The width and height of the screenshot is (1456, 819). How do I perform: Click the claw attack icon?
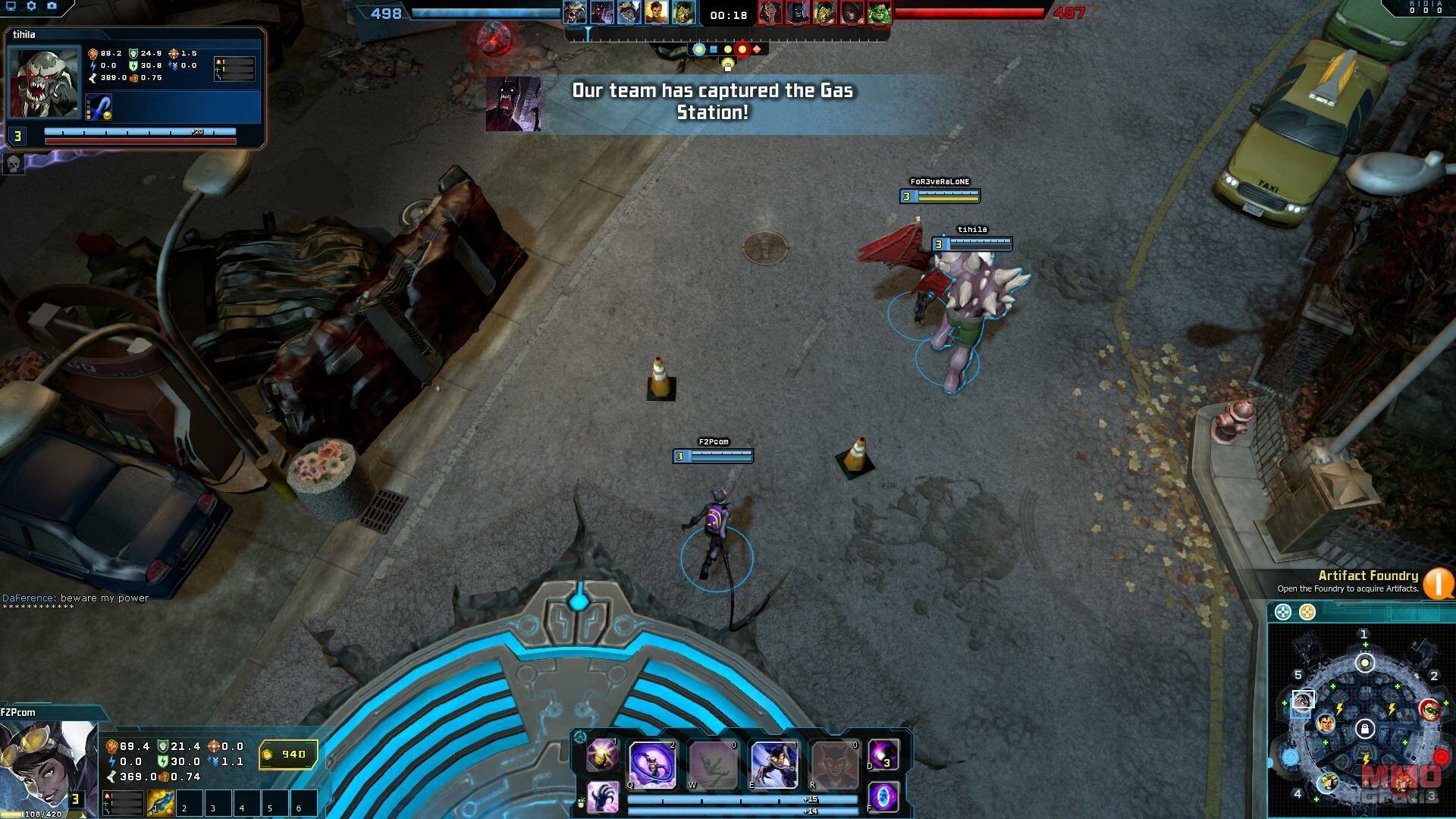click(603, 798)
